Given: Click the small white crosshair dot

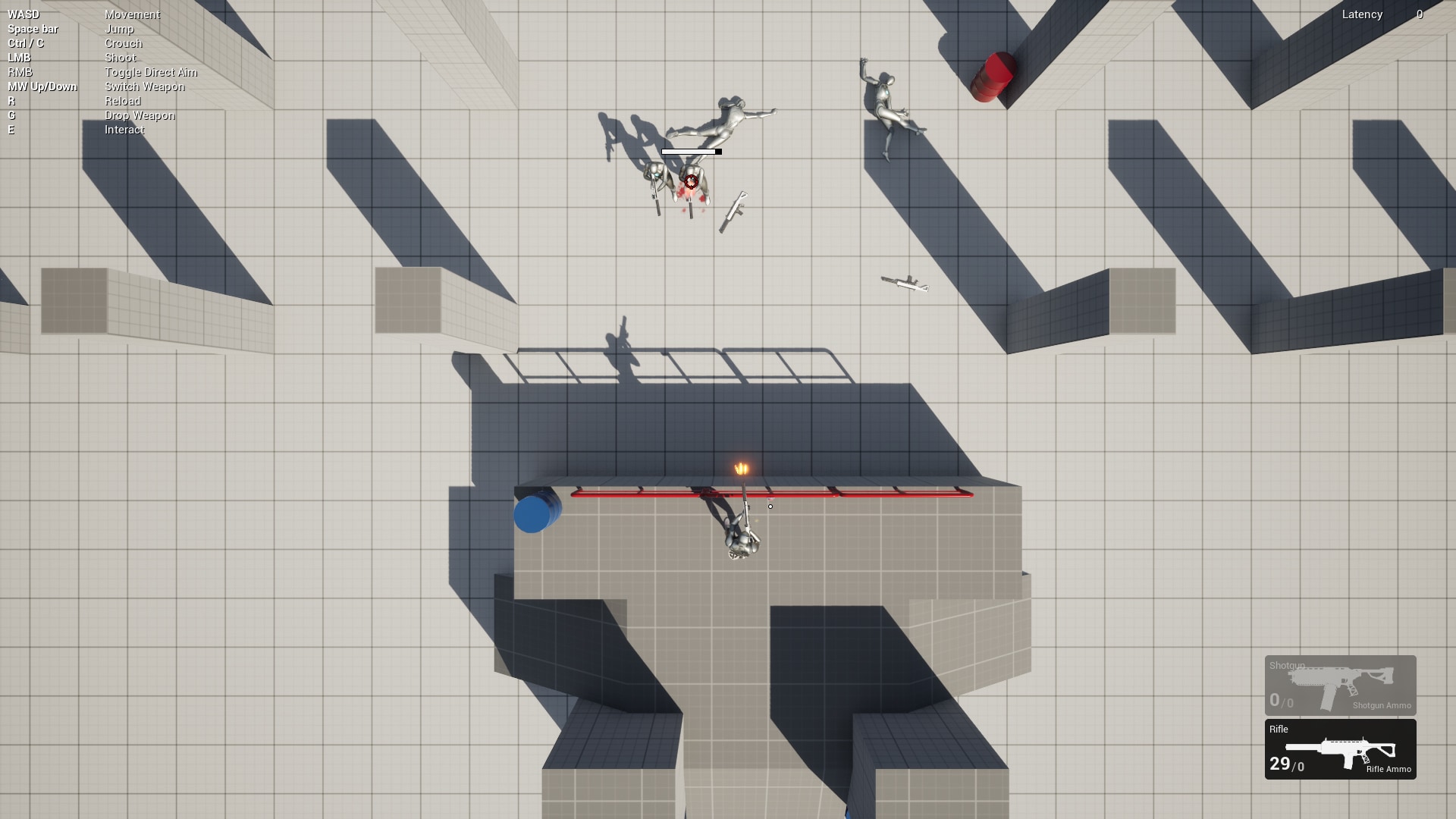Looking at the screenshot, I should point(770,506).
